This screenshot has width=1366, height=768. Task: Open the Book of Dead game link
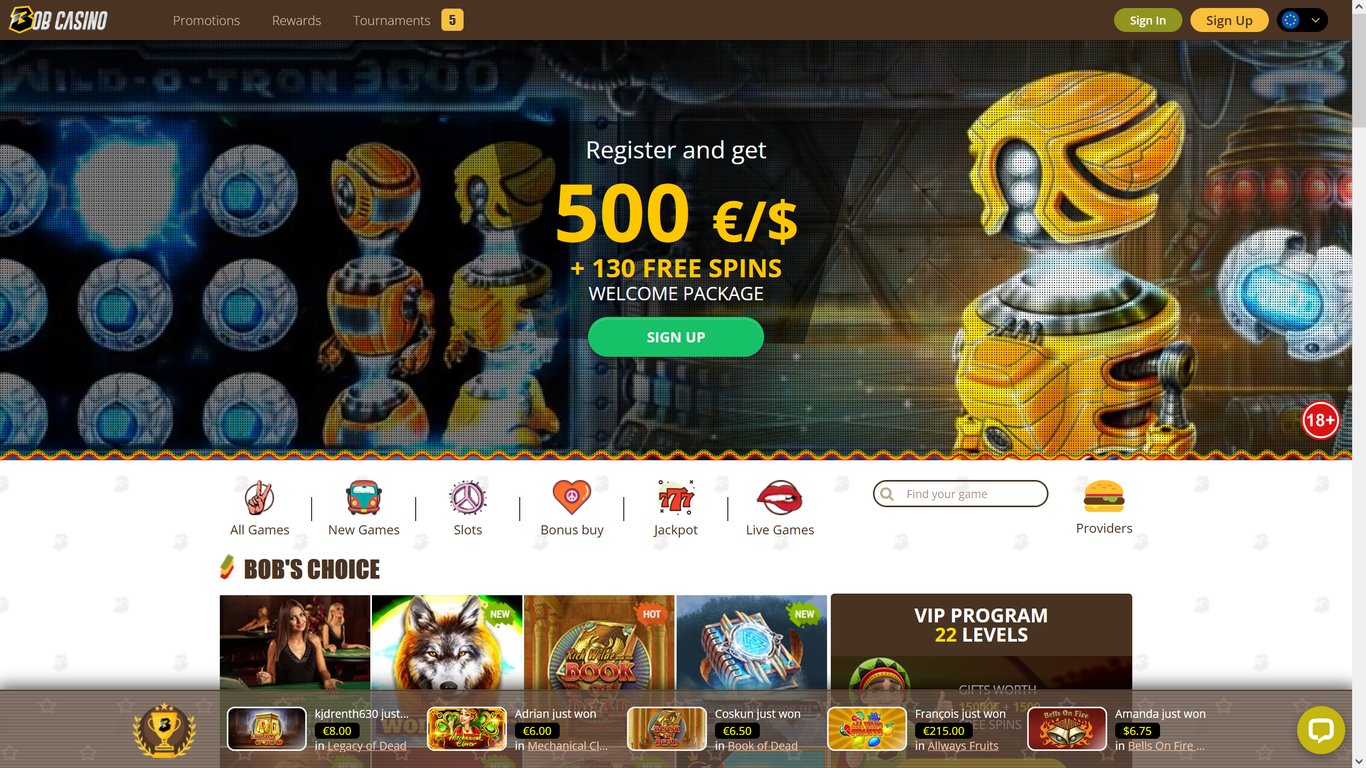pyautogui.click(x=763, y=745)
